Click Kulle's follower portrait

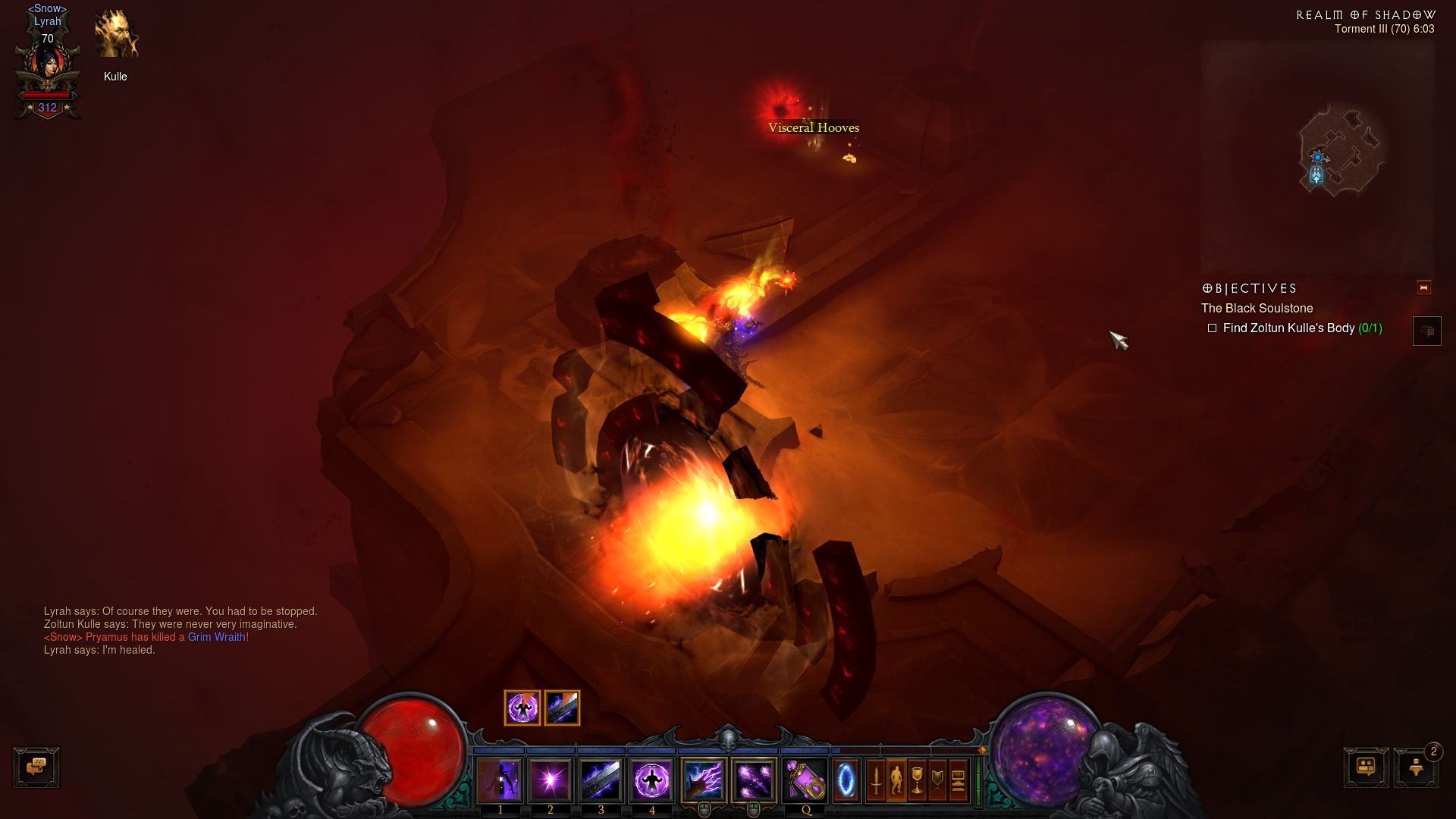click(x=116, y=35)
